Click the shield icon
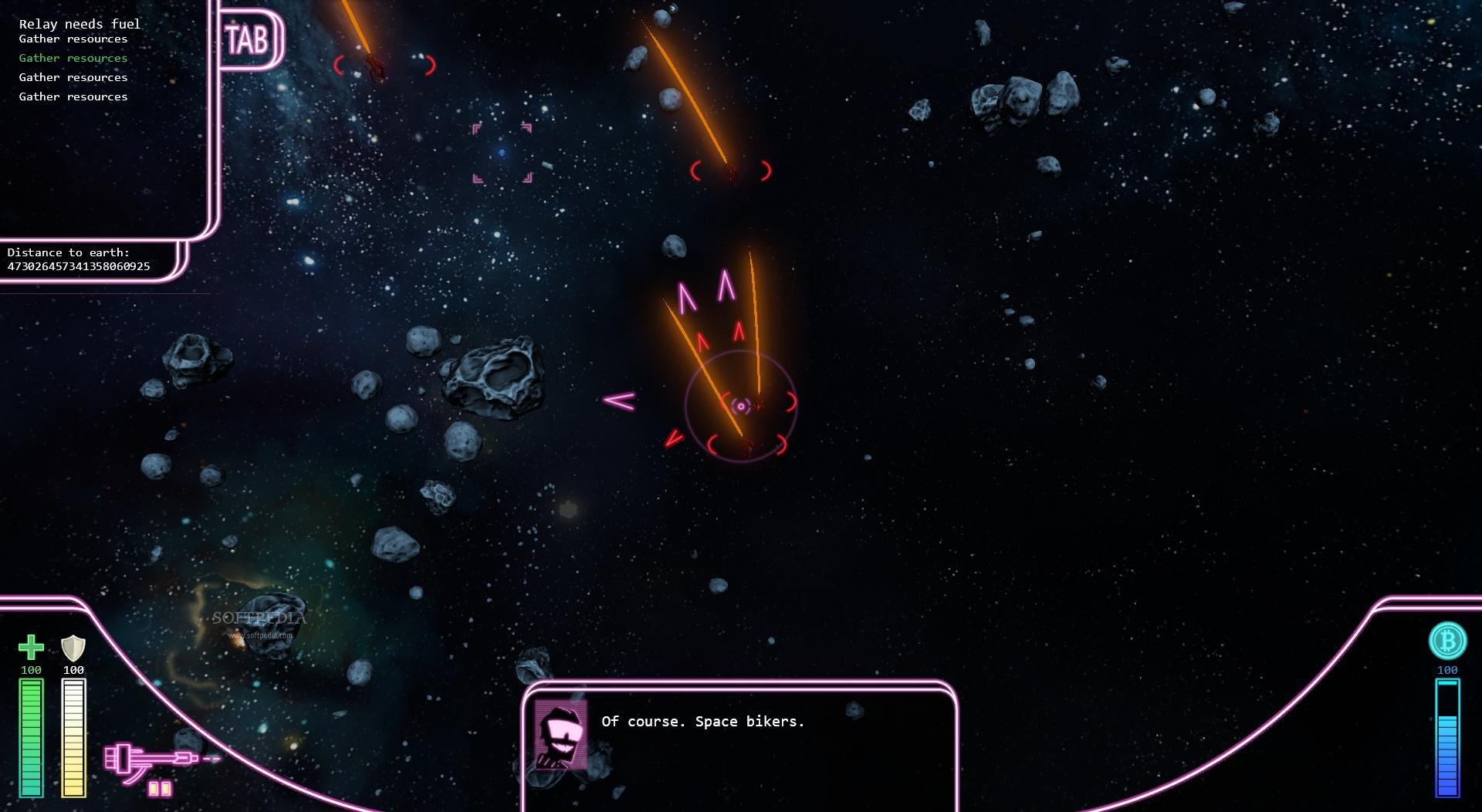1482x812 pixels. coord(73,647)
